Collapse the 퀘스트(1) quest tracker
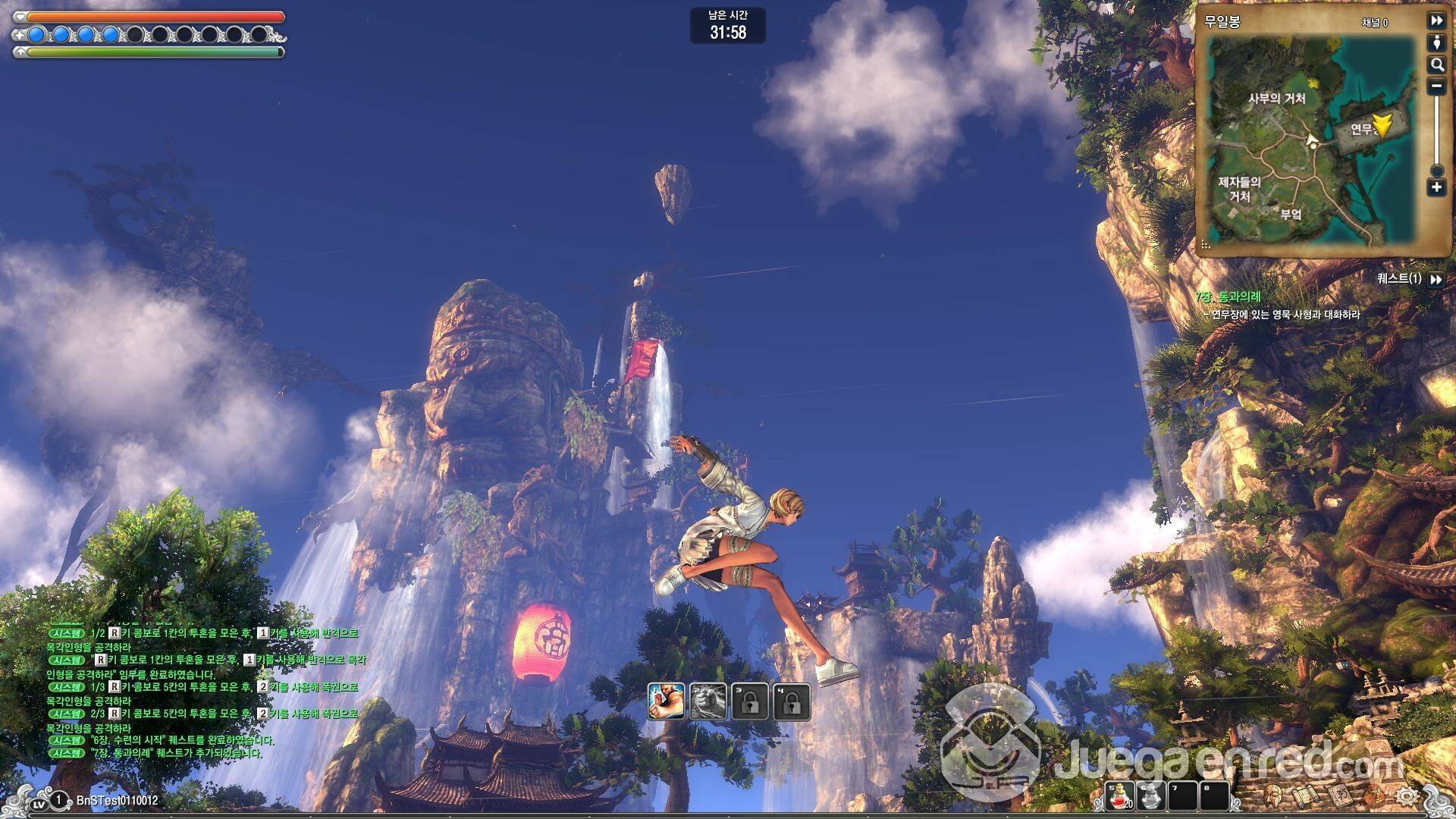Image resolution: width=1456 pixels, height=819 pixels. (x=1436, y=279)
